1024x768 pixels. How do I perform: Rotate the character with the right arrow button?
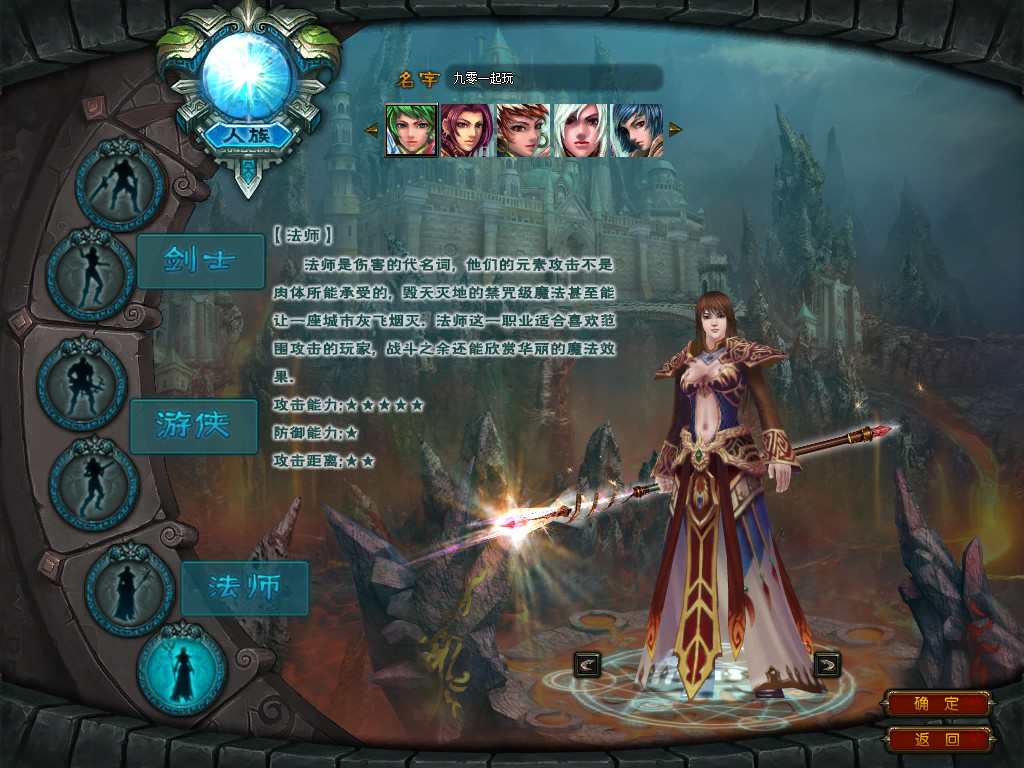coord(827,663)
